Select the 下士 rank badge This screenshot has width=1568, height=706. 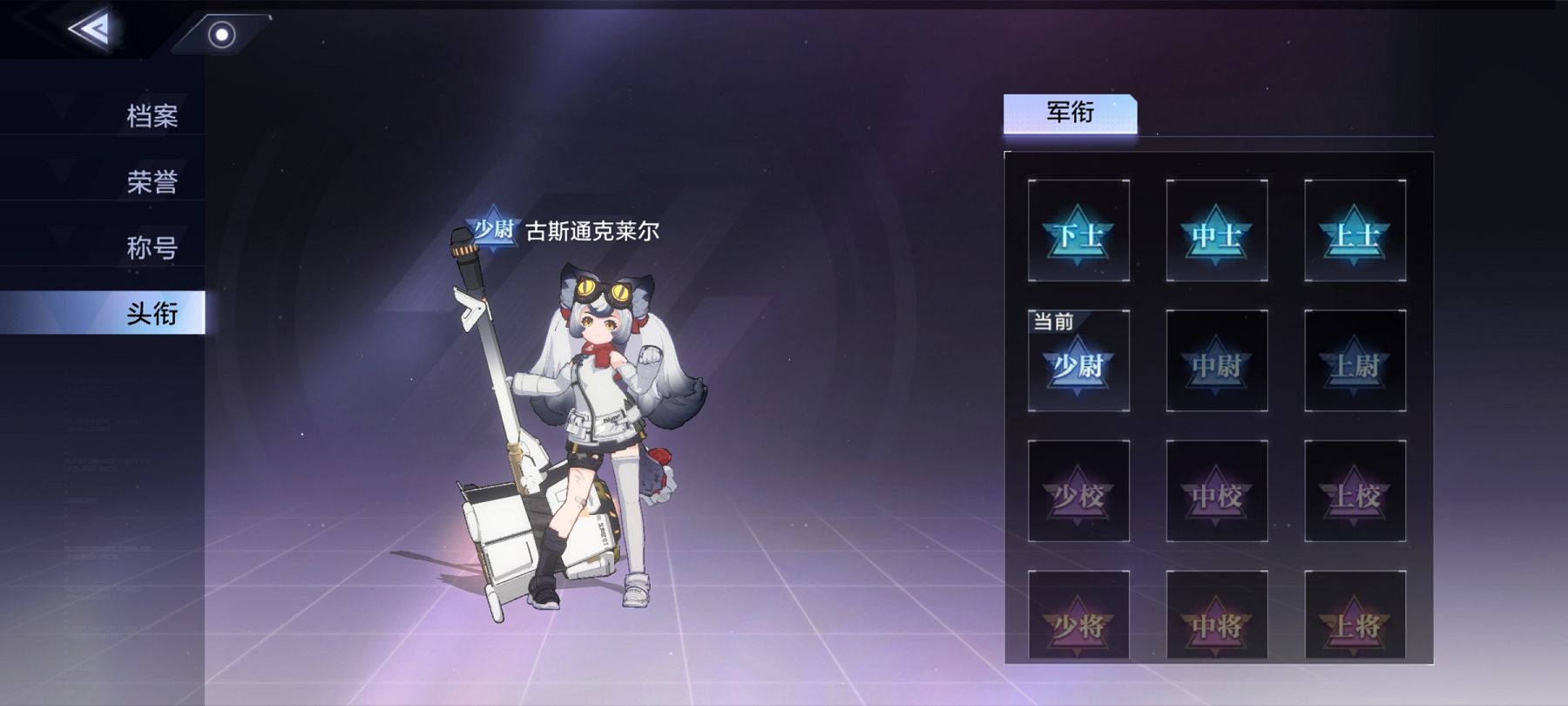[x=1079, y=232]
